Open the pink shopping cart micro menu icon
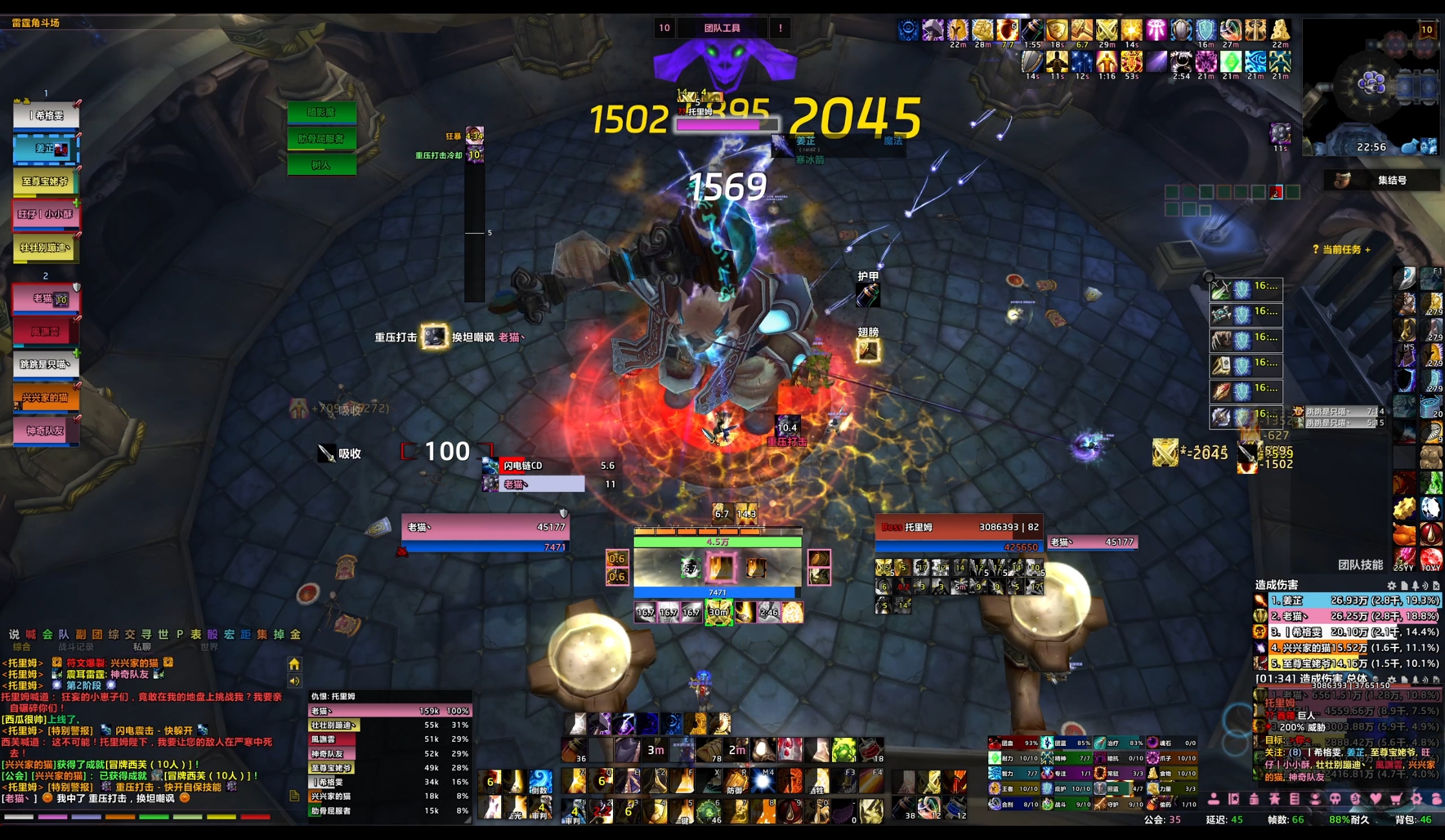 (x=1396, y=799)
